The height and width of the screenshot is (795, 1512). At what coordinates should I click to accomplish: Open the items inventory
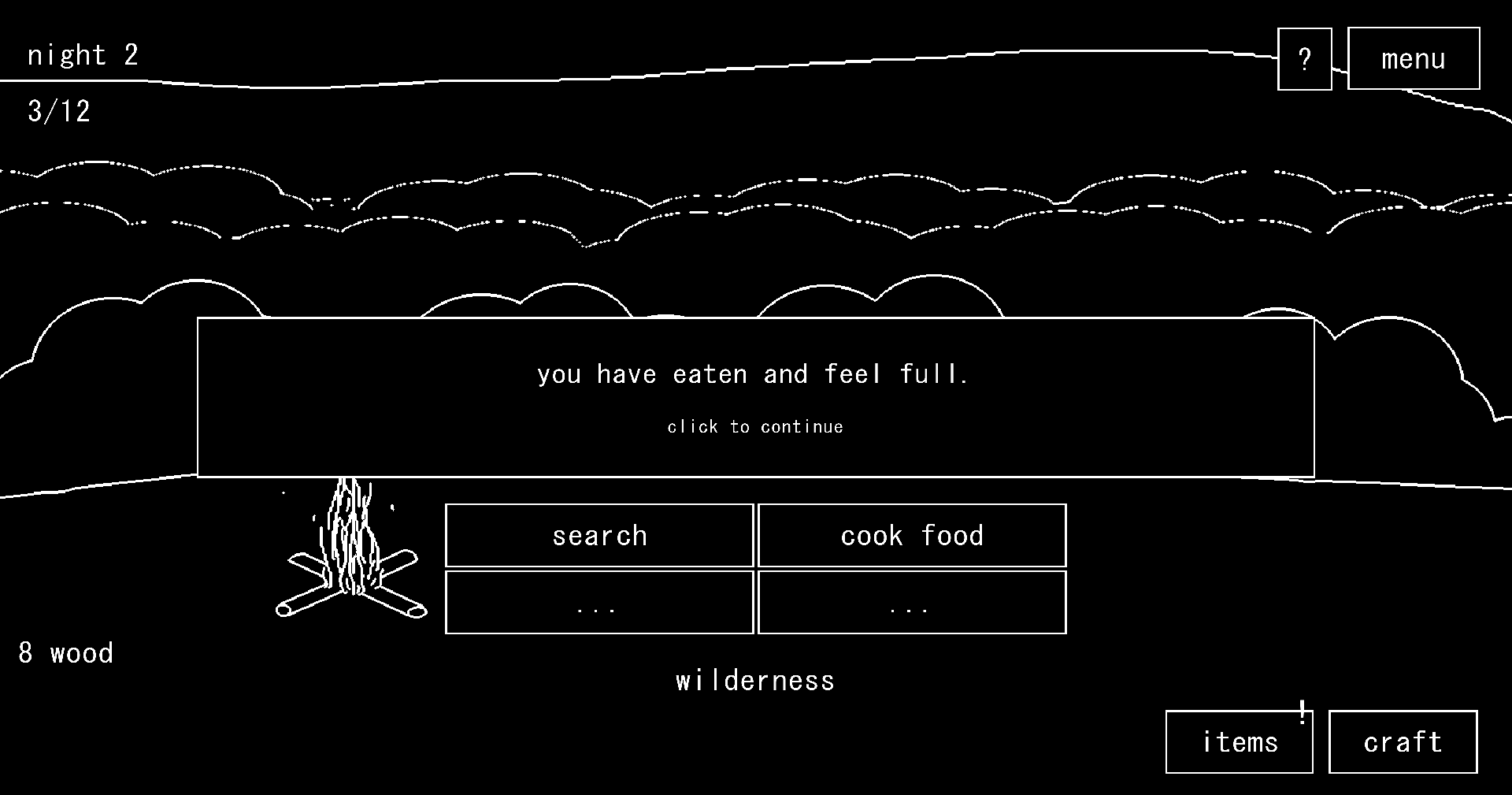pyautogui.click(x=1239, y=741)
